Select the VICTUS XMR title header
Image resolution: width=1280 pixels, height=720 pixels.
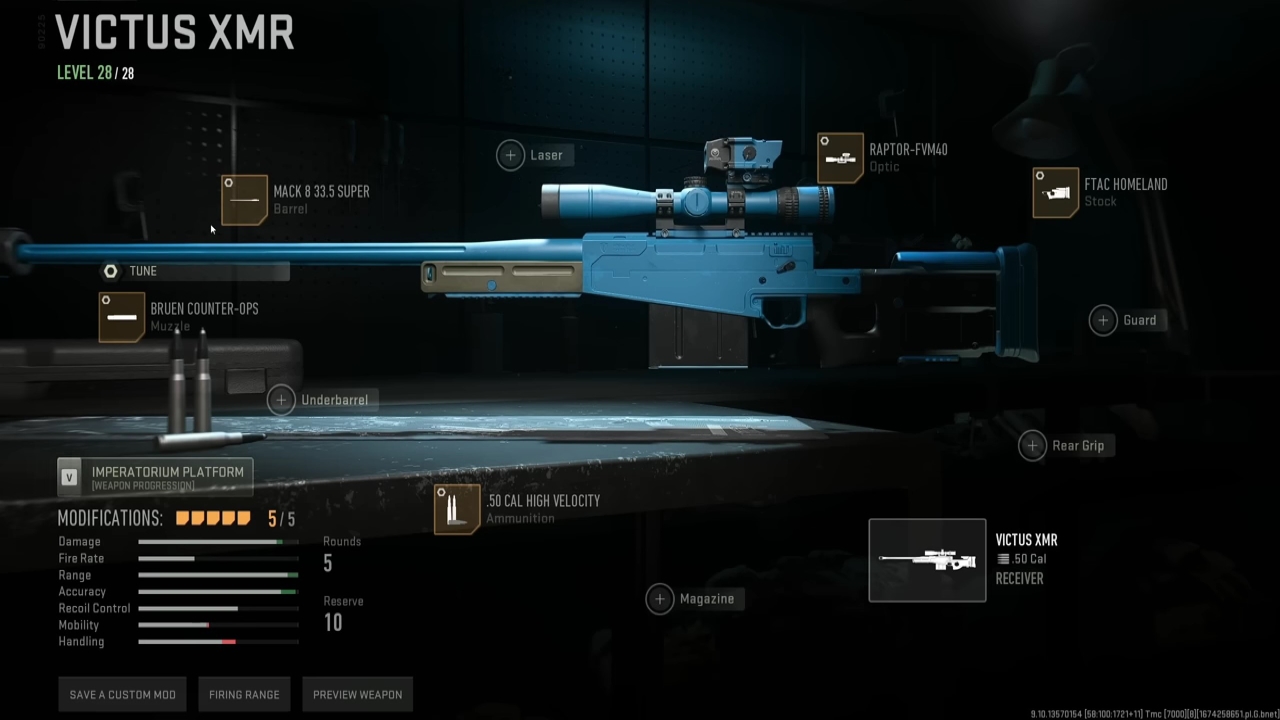click(x=175, y=34)
